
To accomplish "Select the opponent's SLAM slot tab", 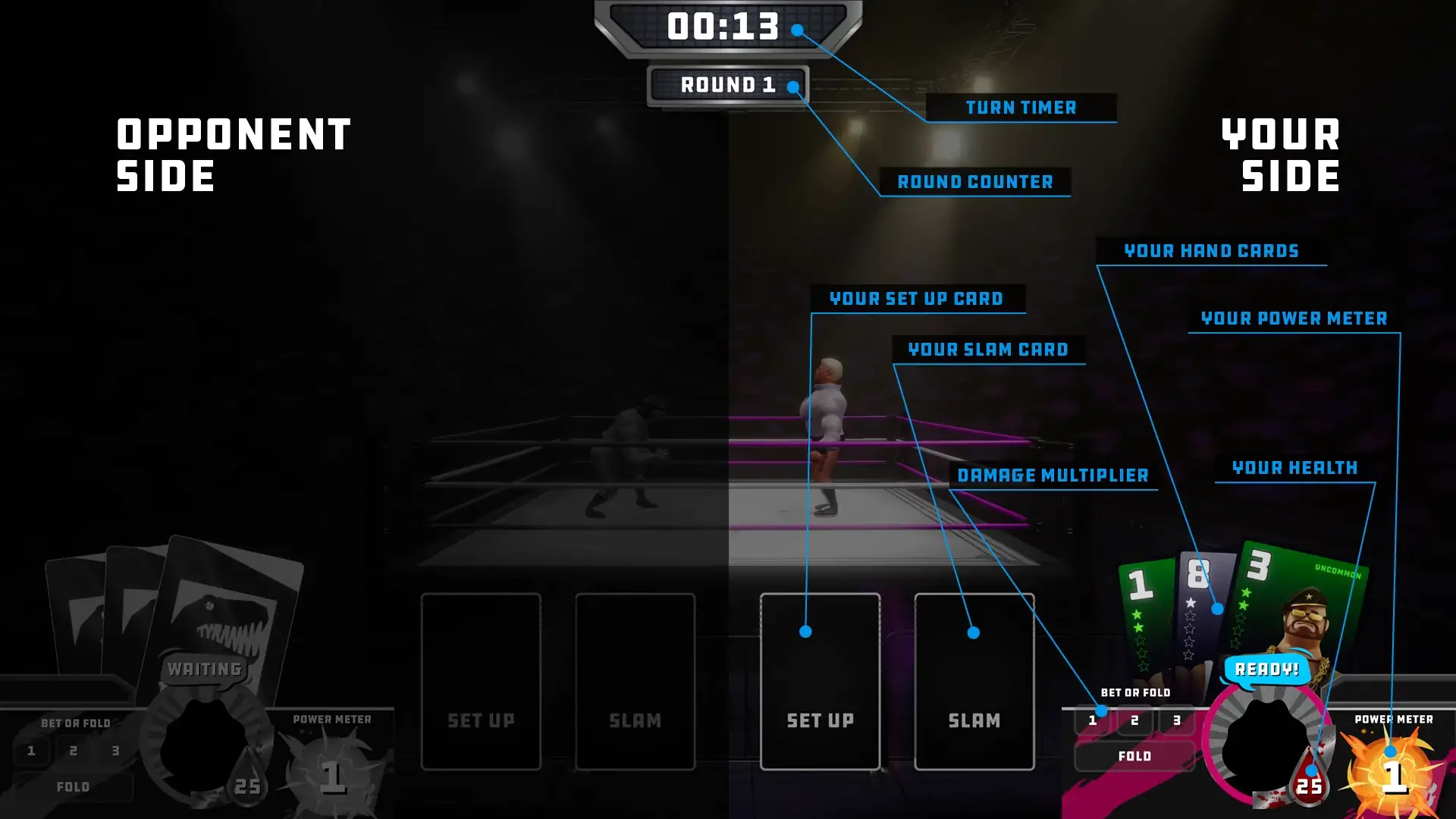I will coord(635,682).
